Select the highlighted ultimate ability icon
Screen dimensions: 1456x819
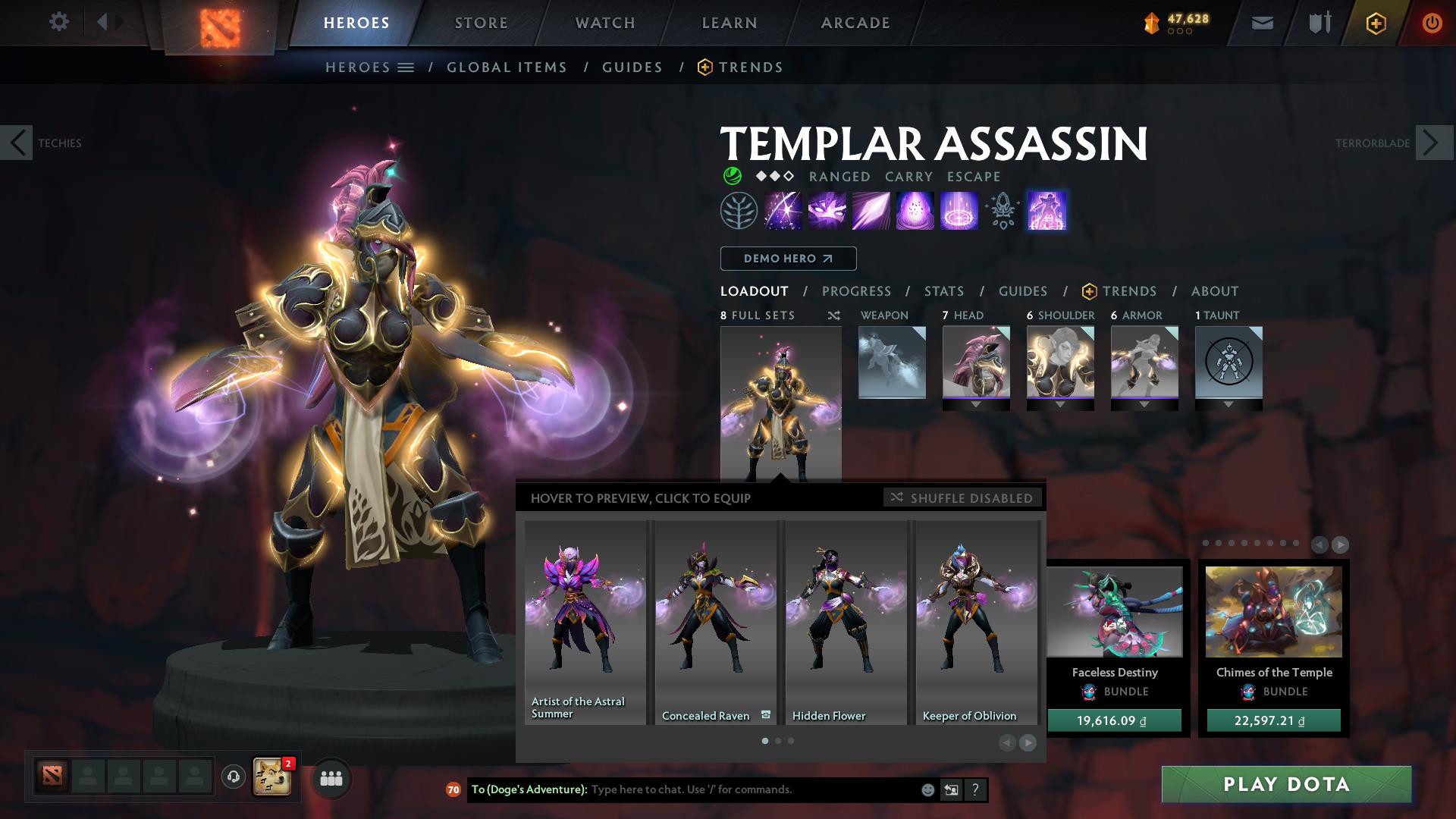click(x=1046, y=211)
